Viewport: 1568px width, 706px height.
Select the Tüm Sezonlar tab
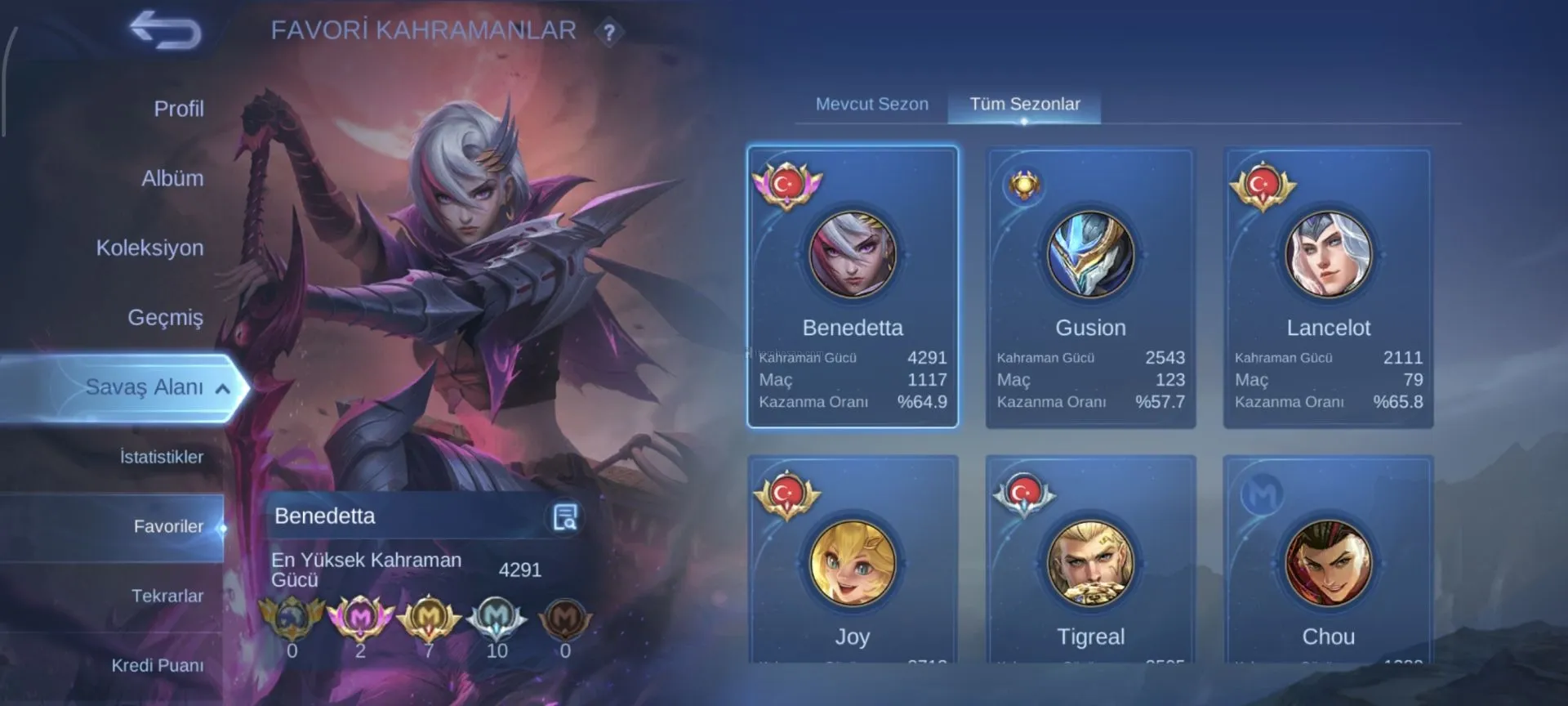click(x=1024, y=105)
